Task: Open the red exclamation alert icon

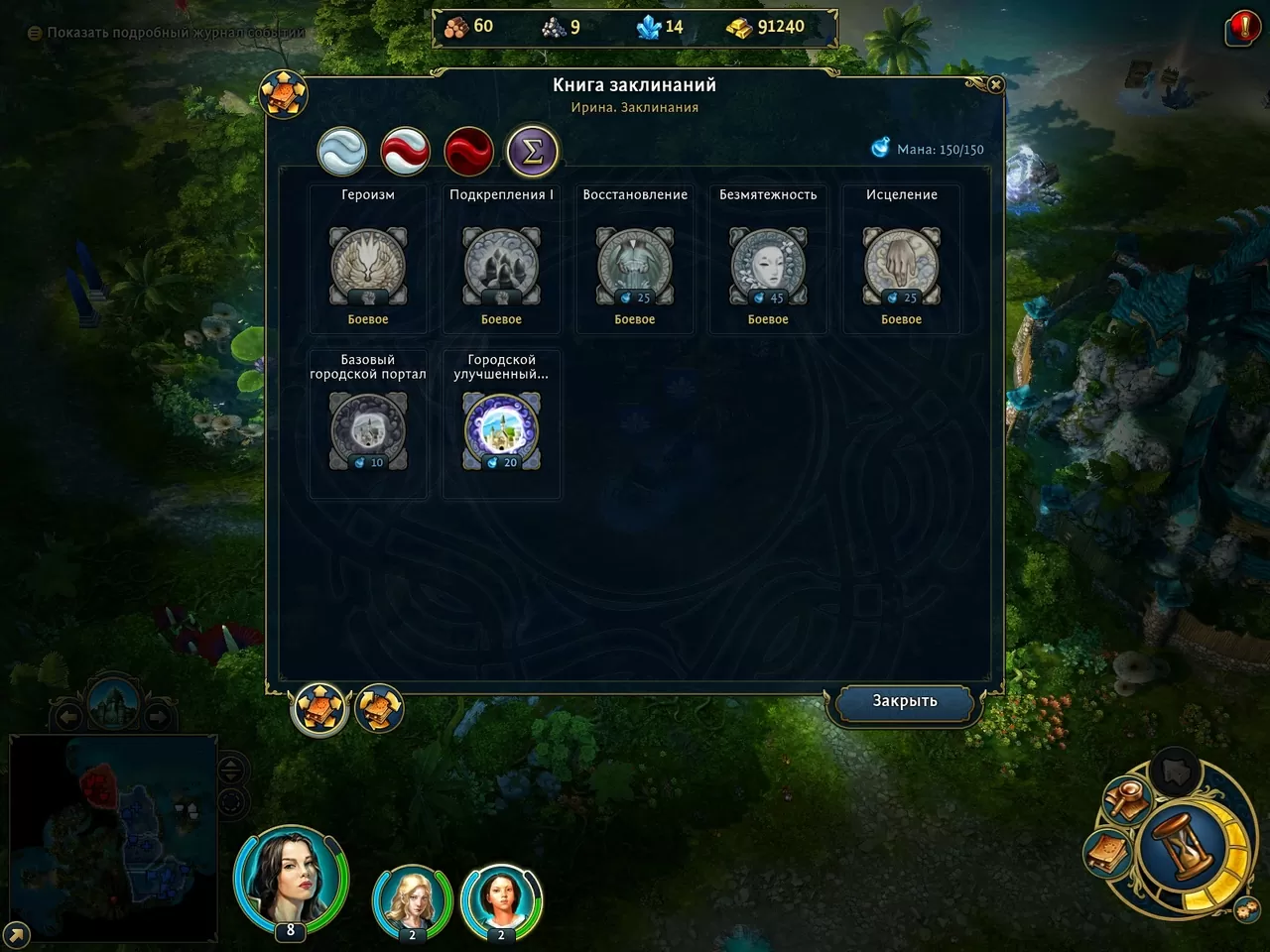Action: click(x=1243, y=28)
